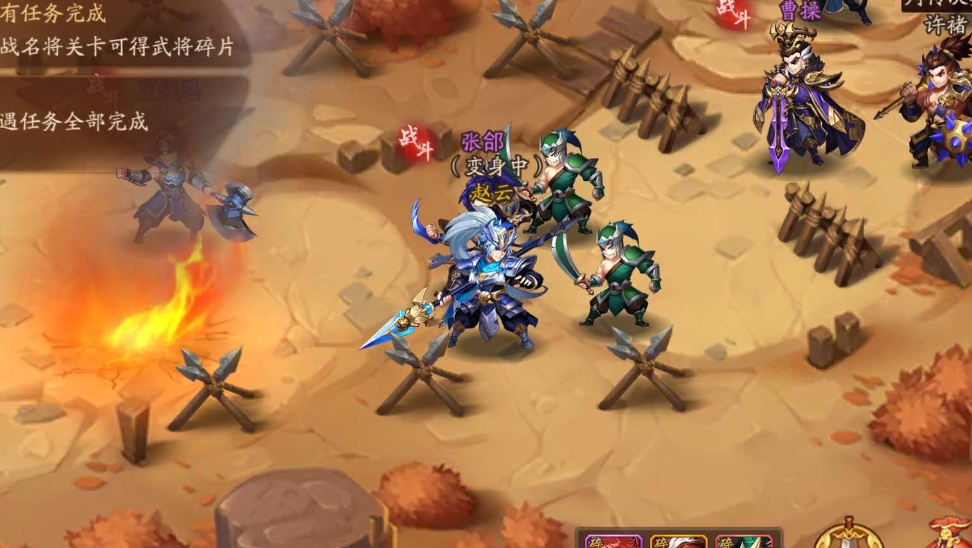Choose the orange-framed white-haired hero fragment

pyautogui.click(x=679, y=542)
